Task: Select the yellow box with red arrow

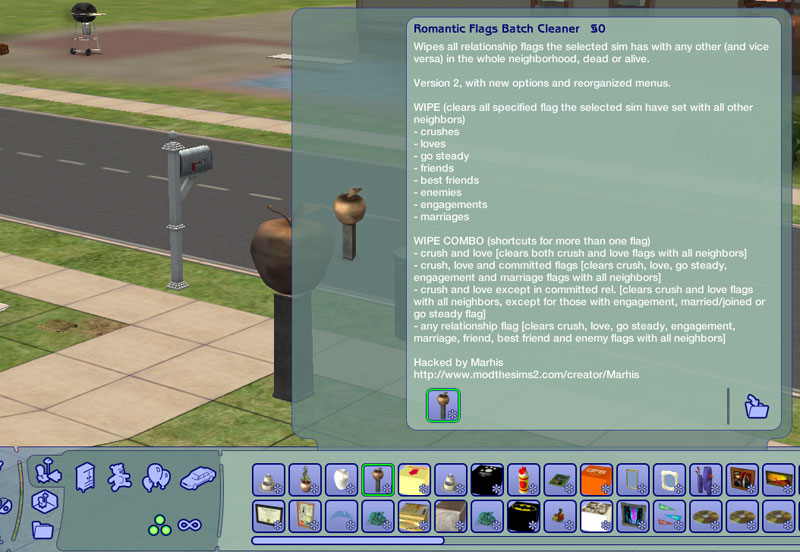Action: pos(414,480)
